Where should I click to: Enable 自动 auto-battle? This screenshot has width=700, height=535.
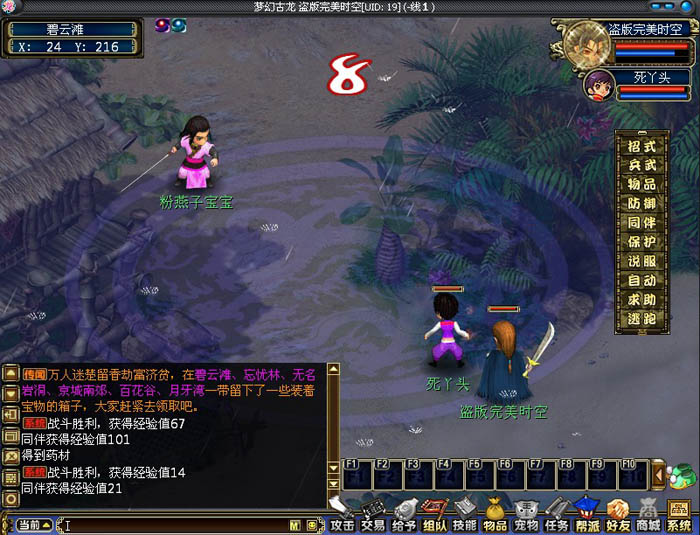642,279
